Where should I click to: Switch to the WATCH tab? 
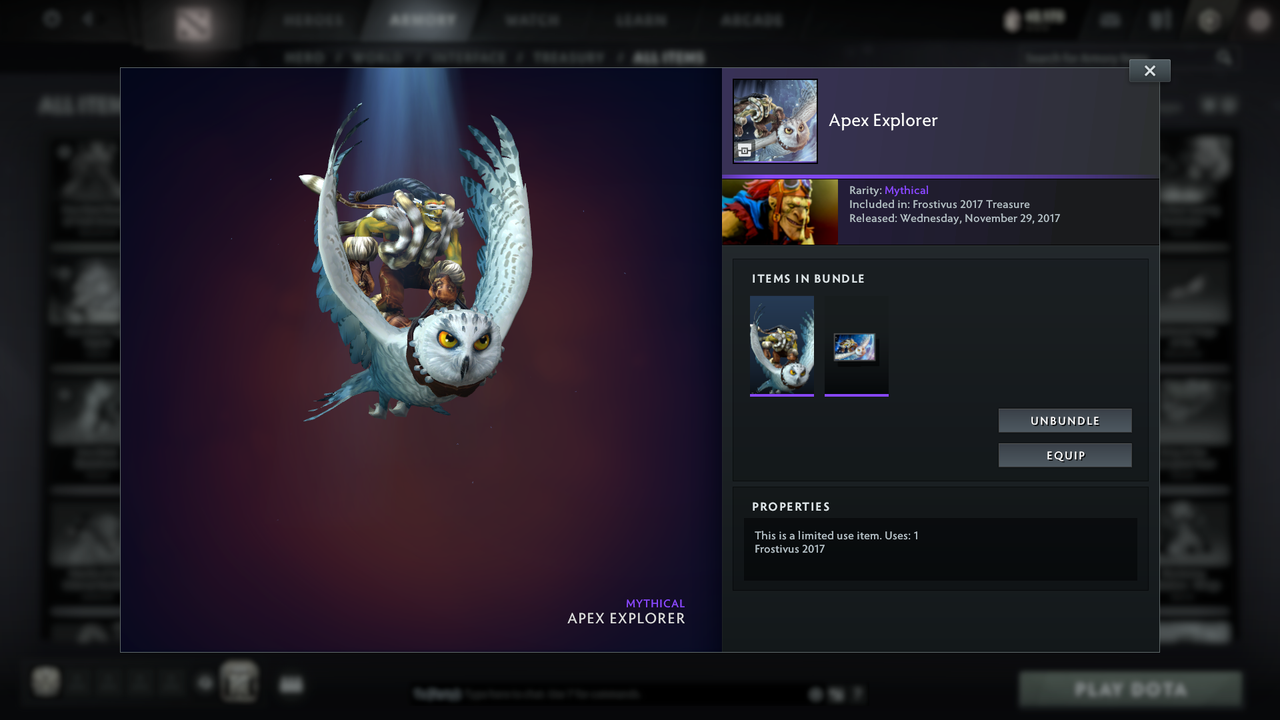point(532,18)
